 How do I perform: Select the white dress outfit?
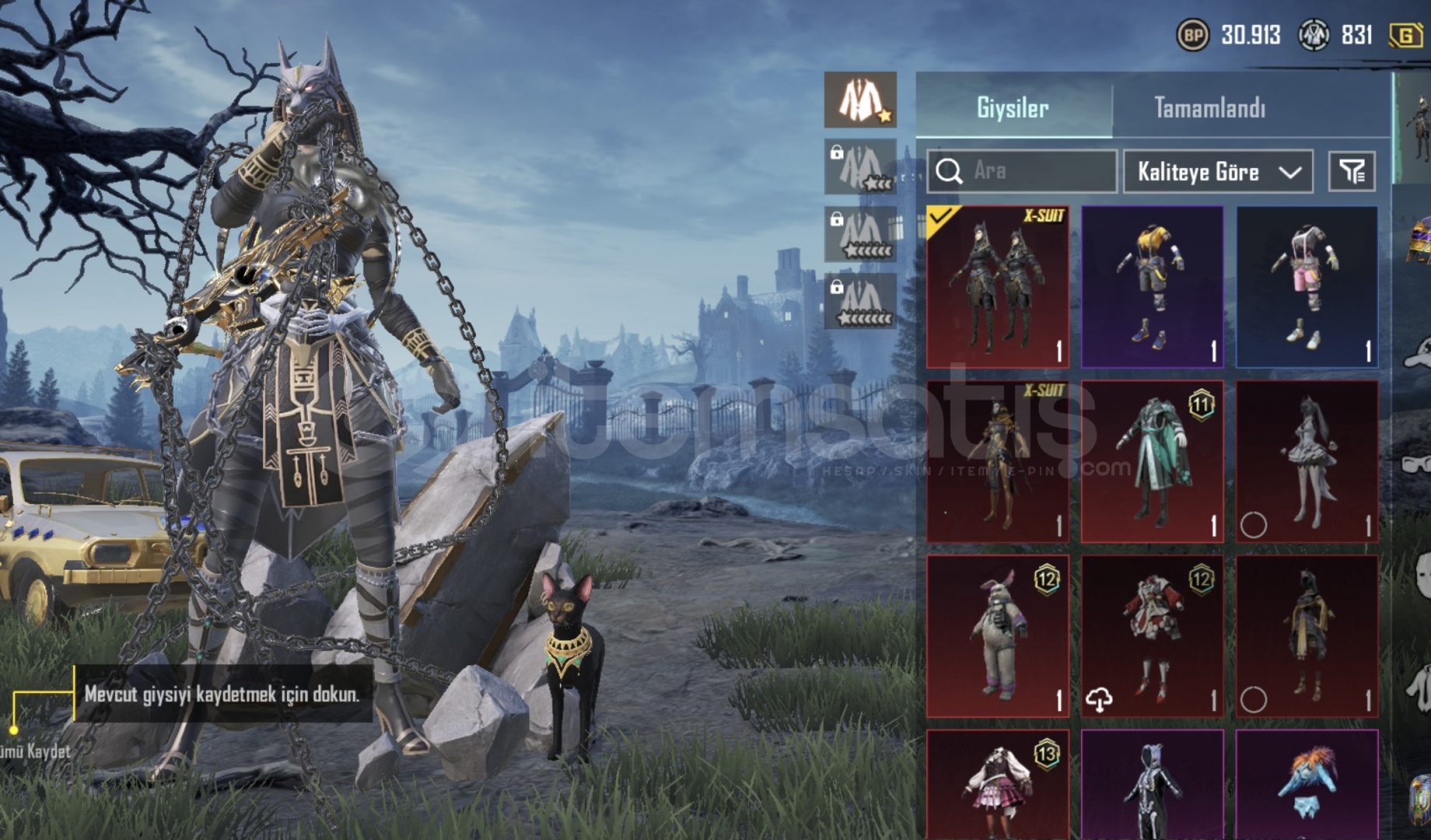[1307, 461]
